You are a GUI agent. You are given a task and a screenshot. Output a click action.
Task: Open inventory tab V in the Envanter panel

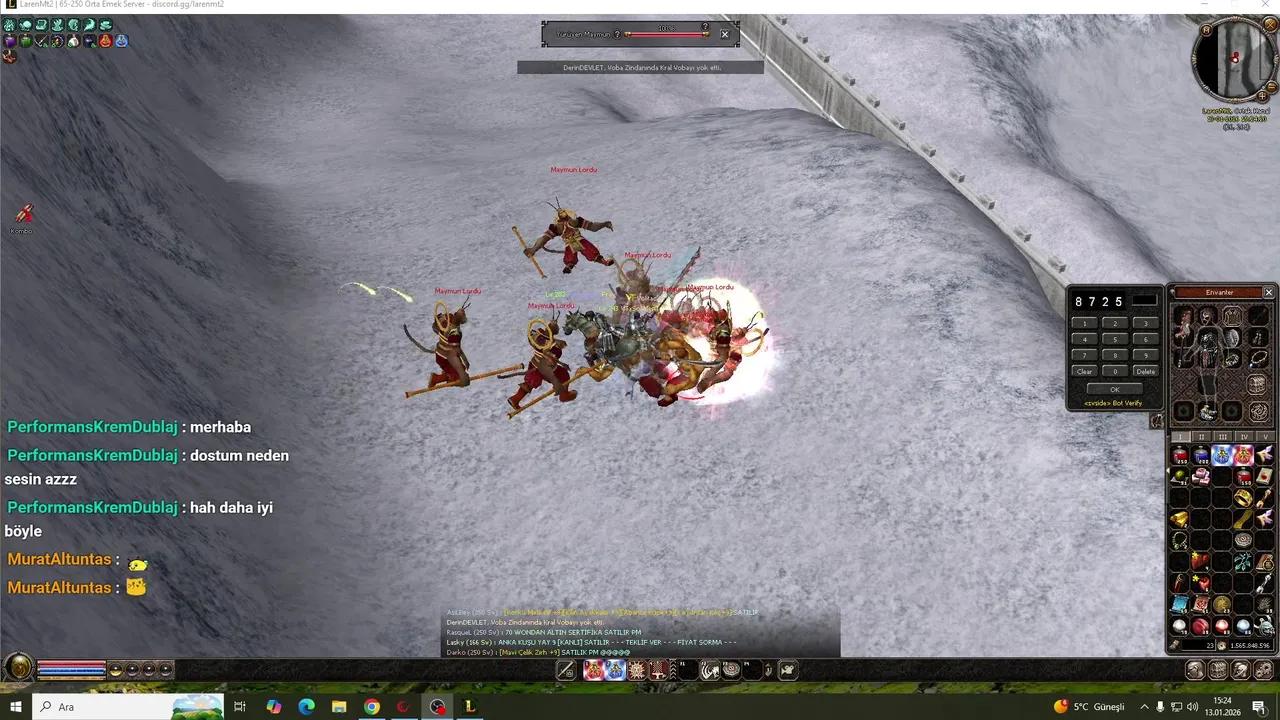click(x=1262, y=436)
